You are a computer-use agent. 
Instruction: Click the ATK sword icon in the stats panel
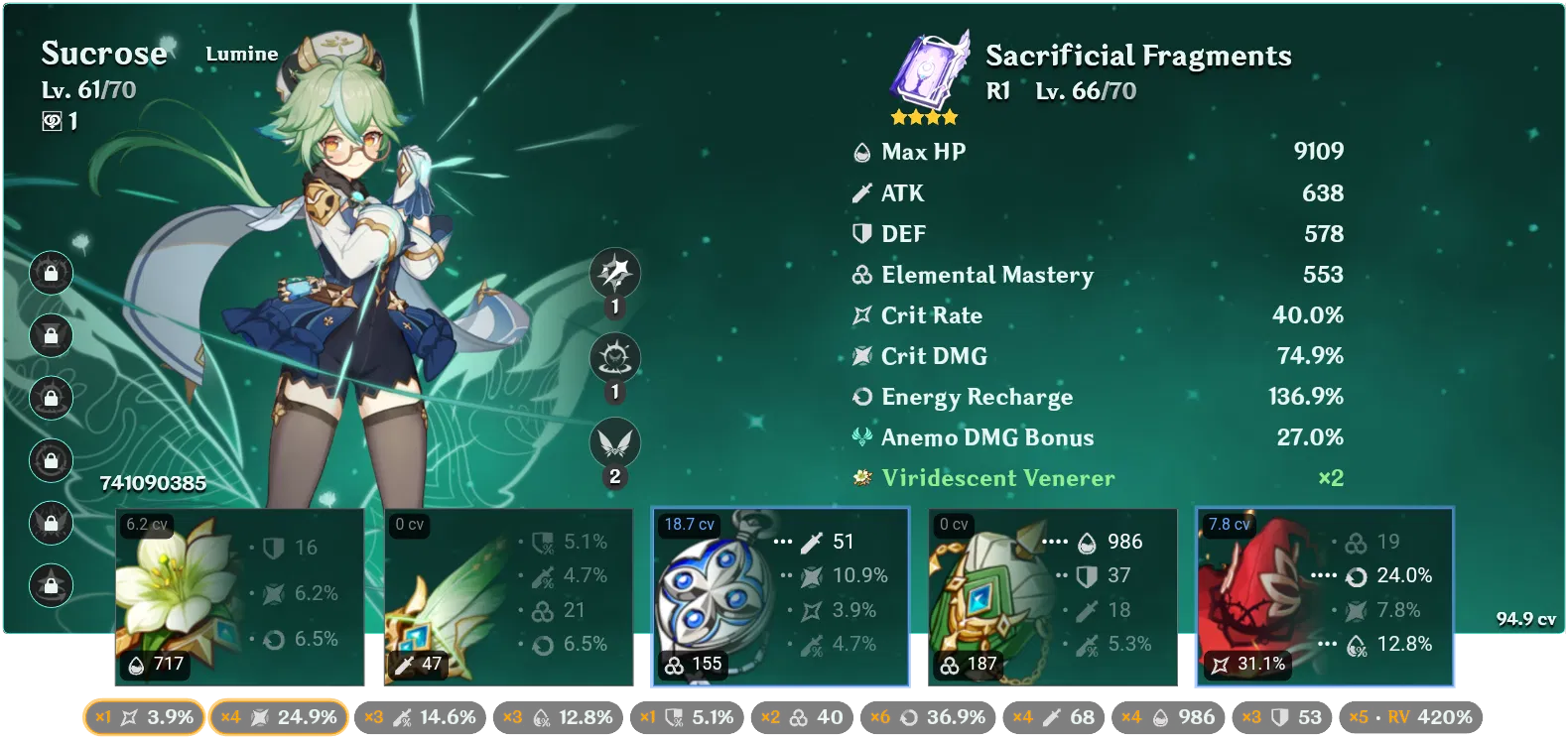[860, 192]
